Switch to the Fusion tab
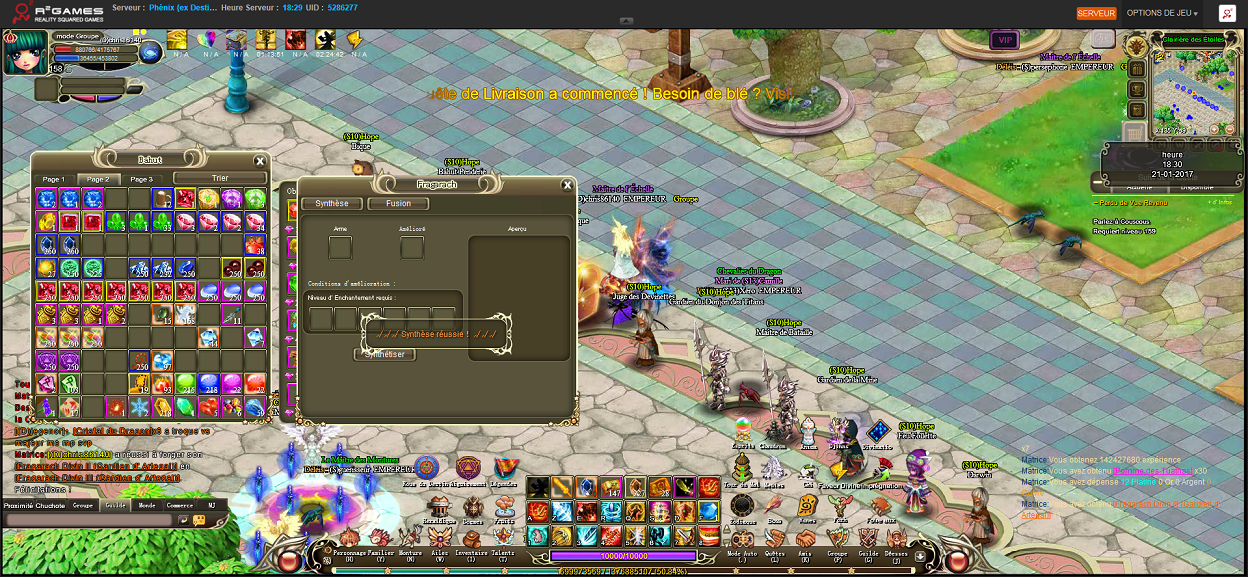The width and height of the screenshot is (1248, 577). click(x=398, y=204)
